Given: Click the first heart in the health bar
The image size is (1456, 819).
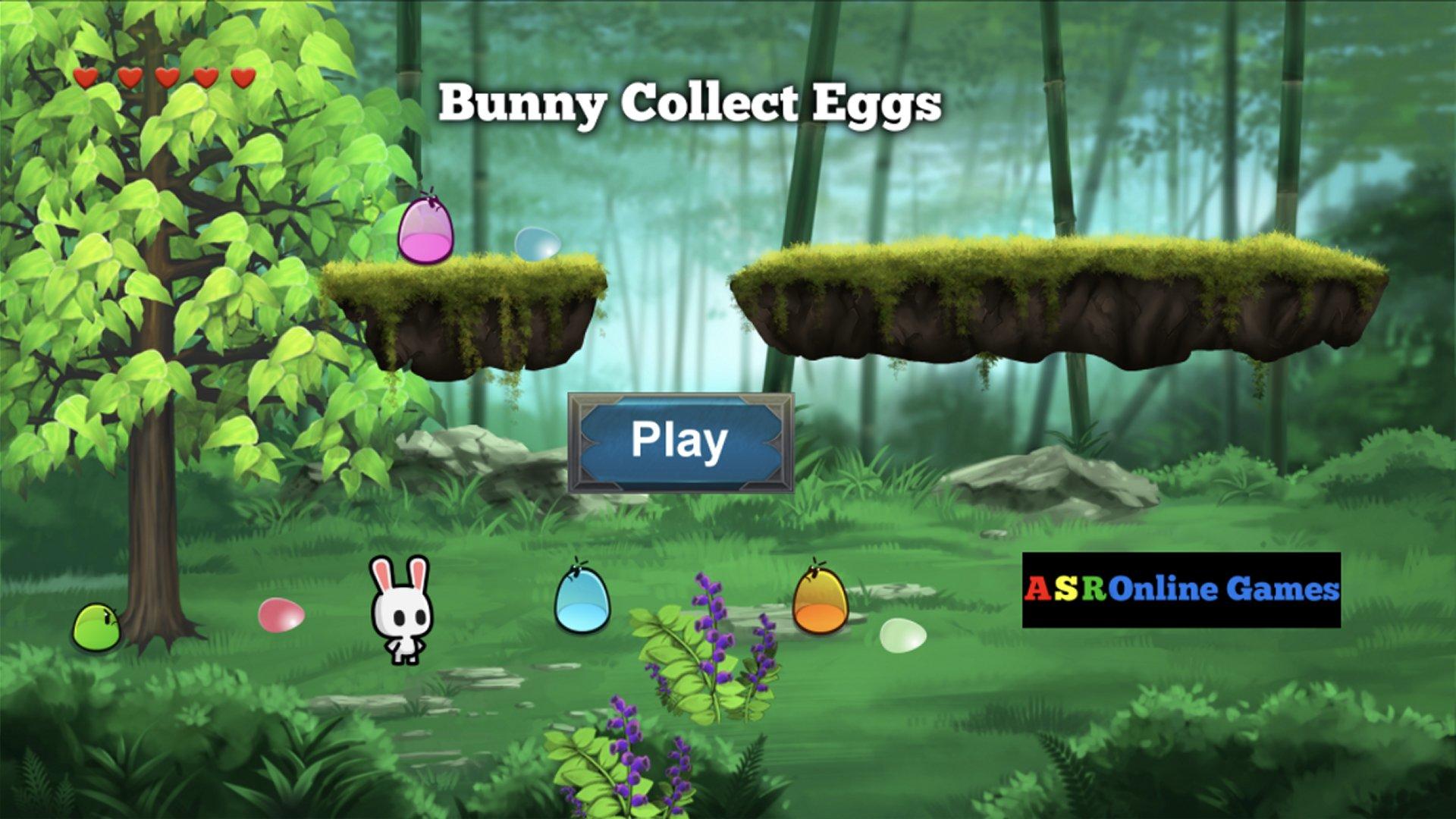Looking at the screenshot, I should point(86,76).
